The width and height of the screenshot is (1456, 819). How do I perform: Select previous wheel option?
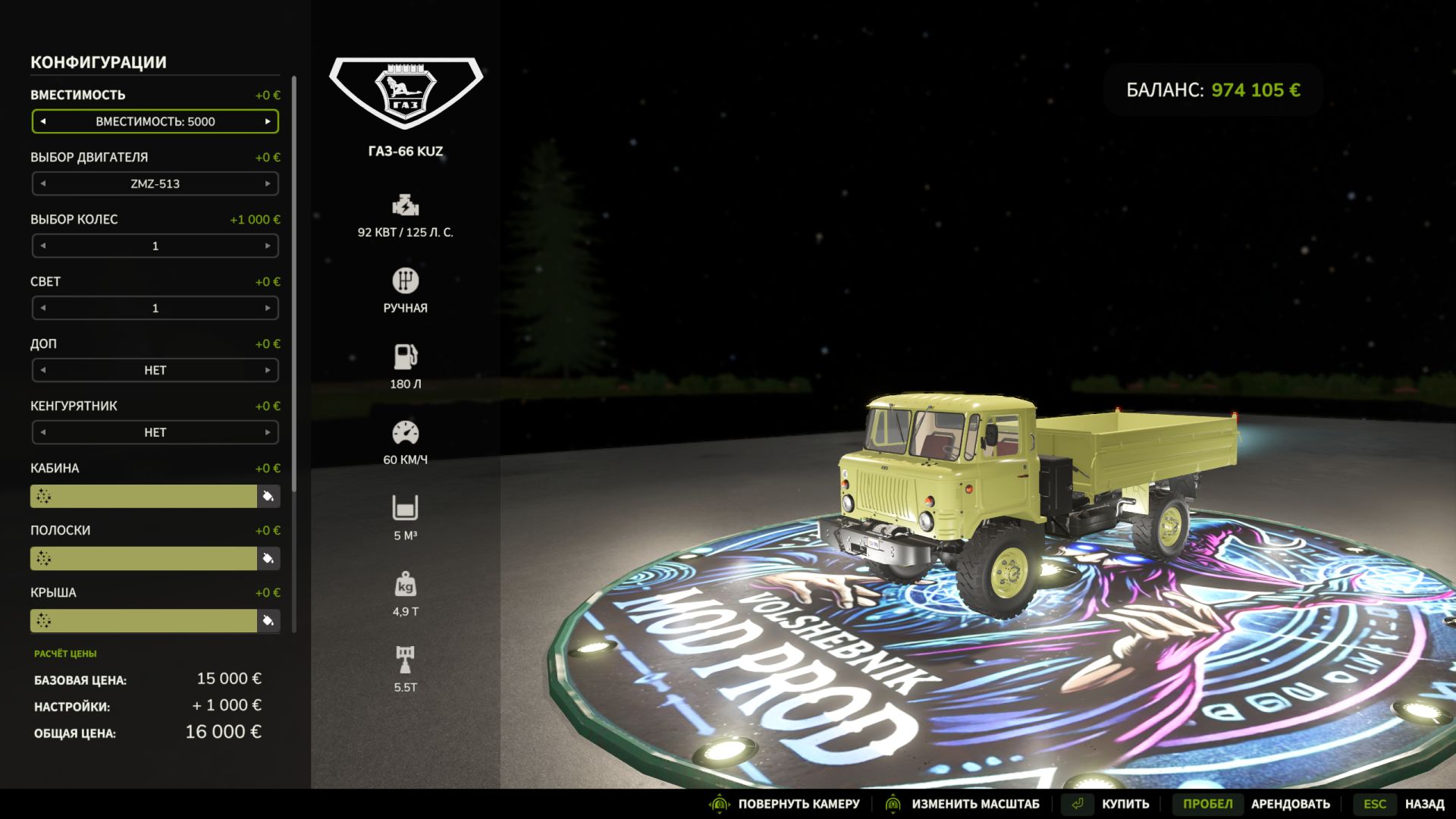click(x=43, y=246)
